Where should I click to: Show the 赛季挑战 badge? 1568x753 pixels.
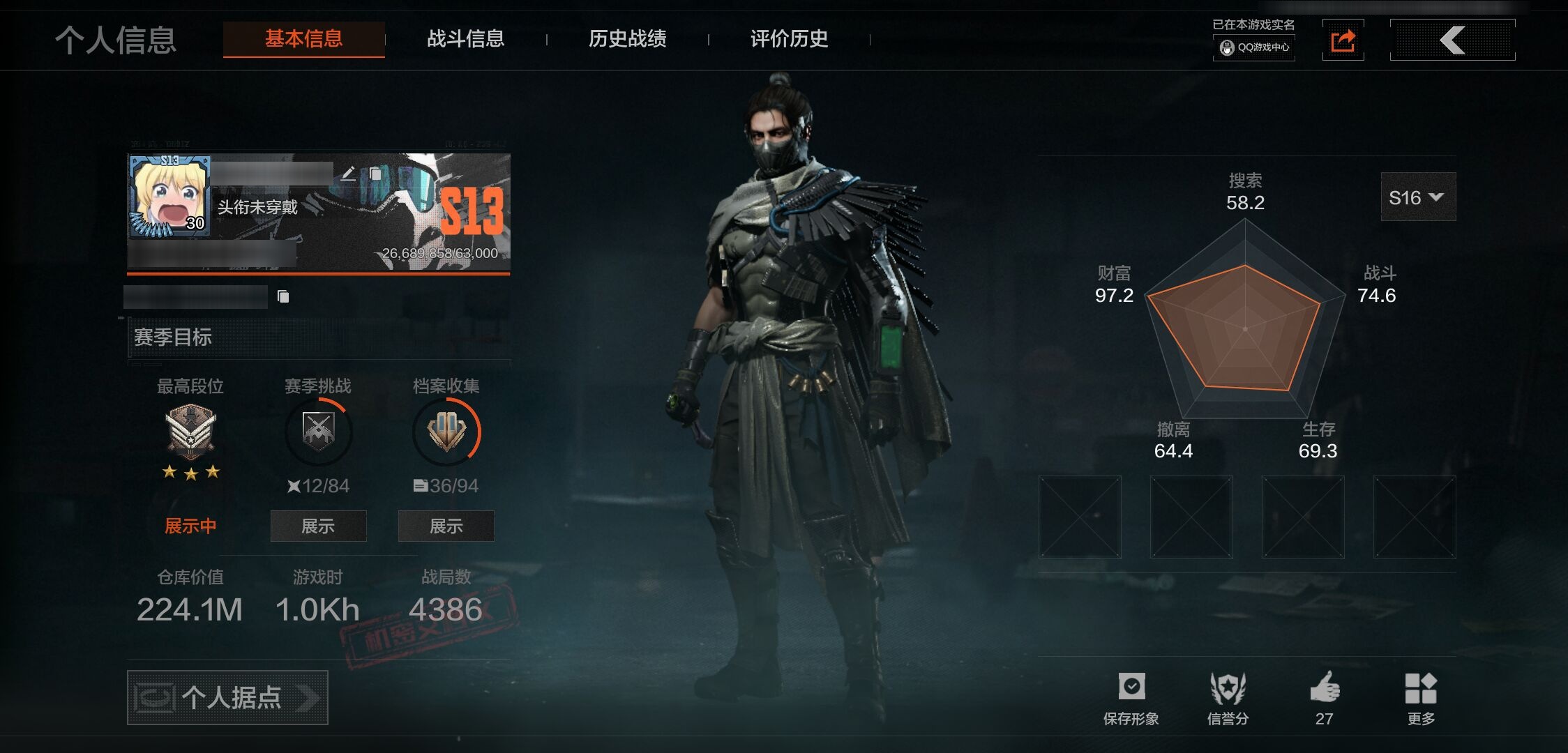[x=318, y=526]
